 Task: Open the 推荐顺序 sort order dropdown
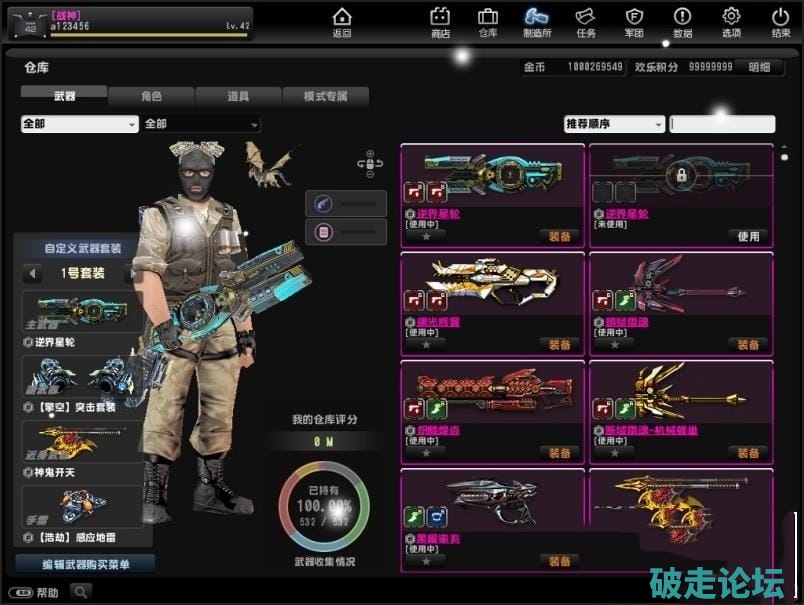tap(614, 124)
